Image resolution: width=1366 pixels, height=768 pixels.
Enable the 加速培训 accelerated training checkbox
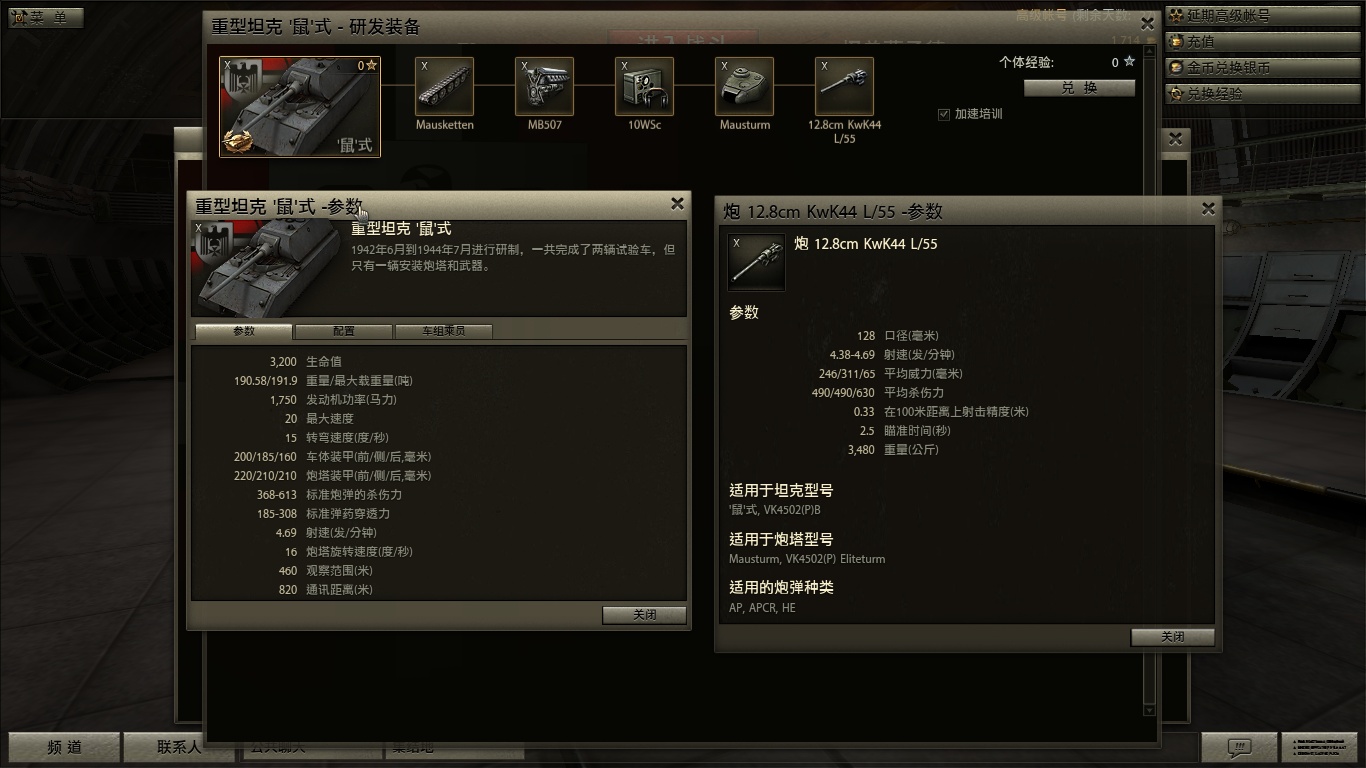click(943, 113)
